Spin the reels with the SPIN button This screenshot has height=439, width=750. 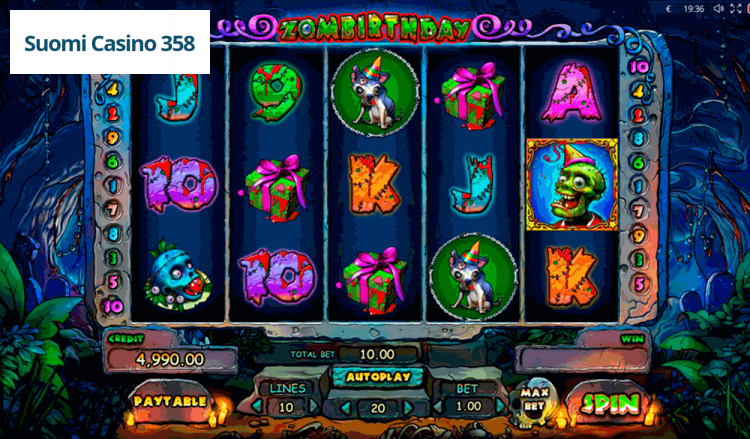click(607, 404)
